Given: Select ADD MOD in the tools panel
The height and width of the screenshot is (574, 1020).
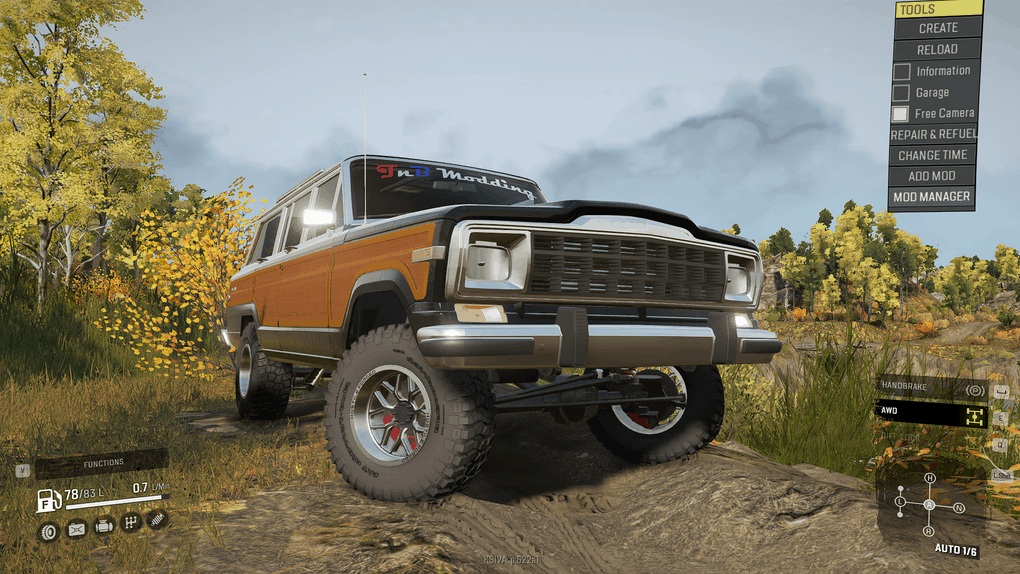Looking at the screenshot, I should (x=933, y=176).
